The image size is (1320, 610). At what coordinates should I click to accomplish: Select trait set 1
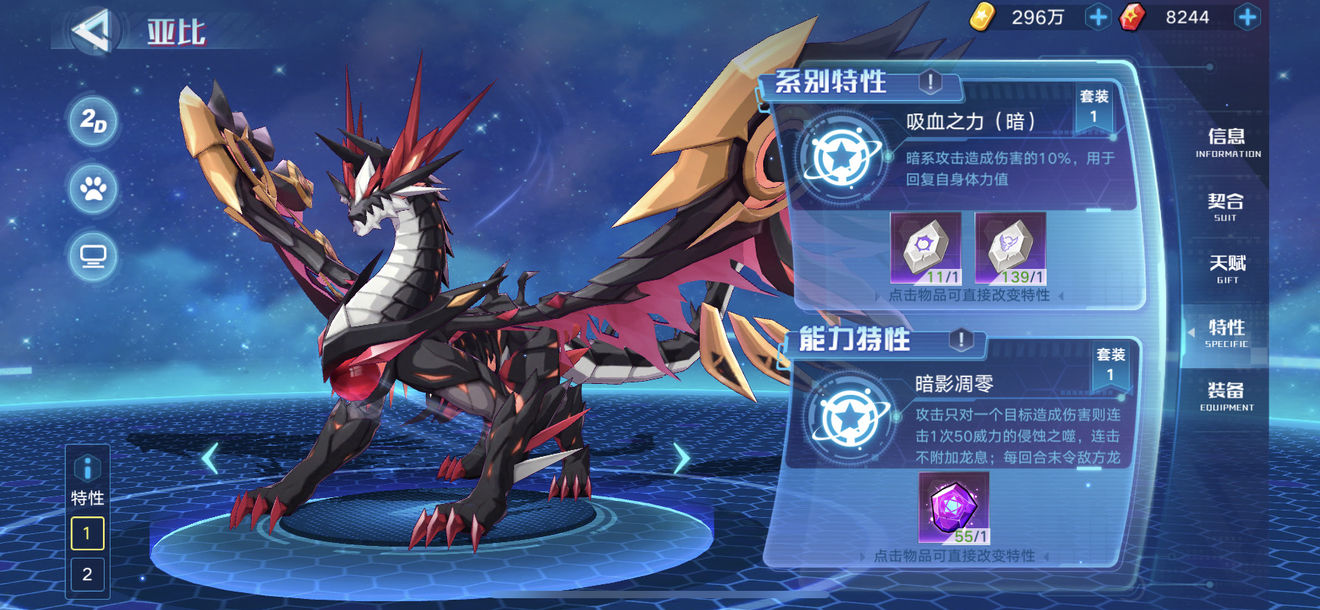tap(87, 533)
